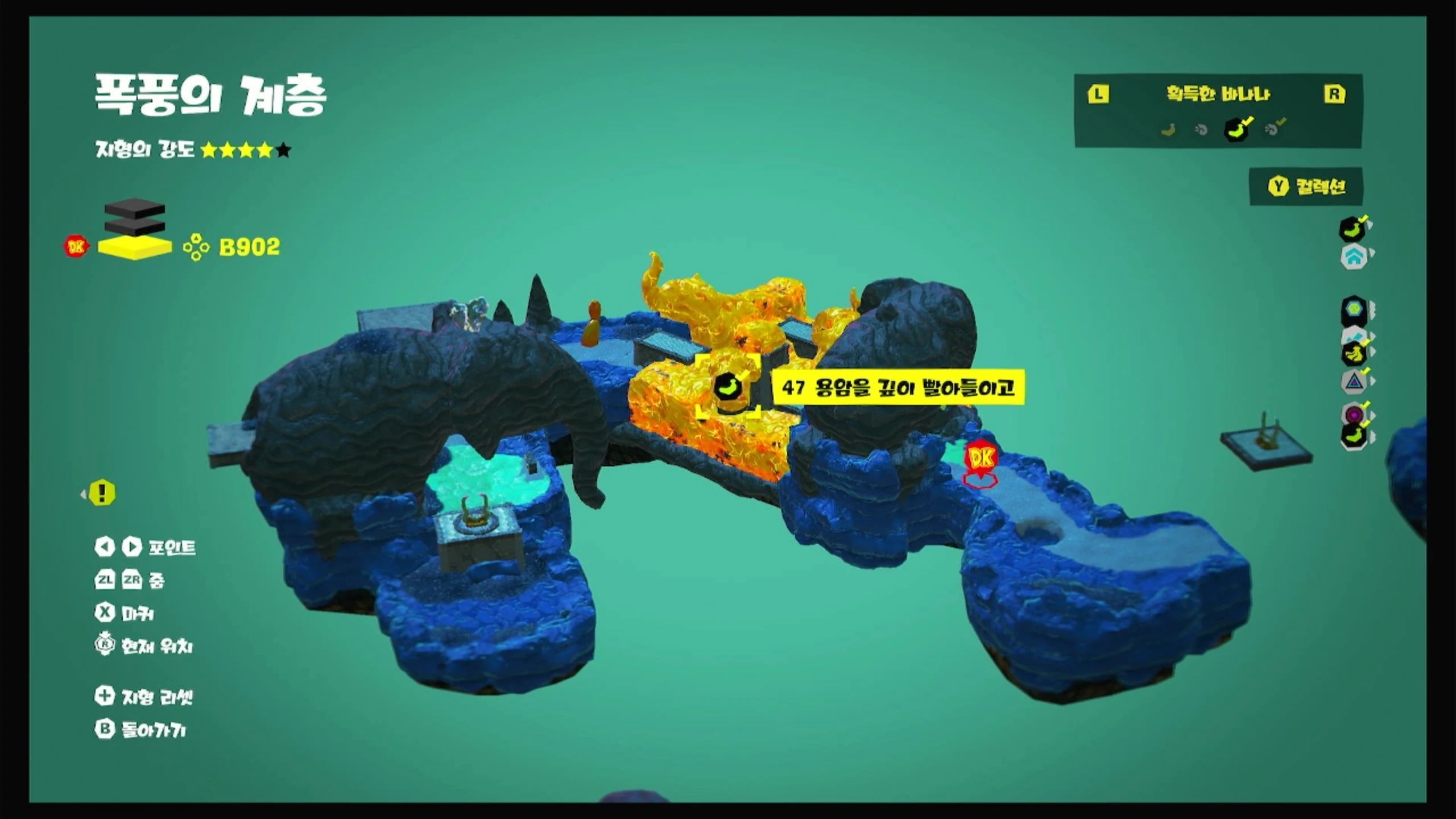The image size is (1456, 819).
Task: Switch to the fossil filter without a checkmark
Action: [1201, 130]
